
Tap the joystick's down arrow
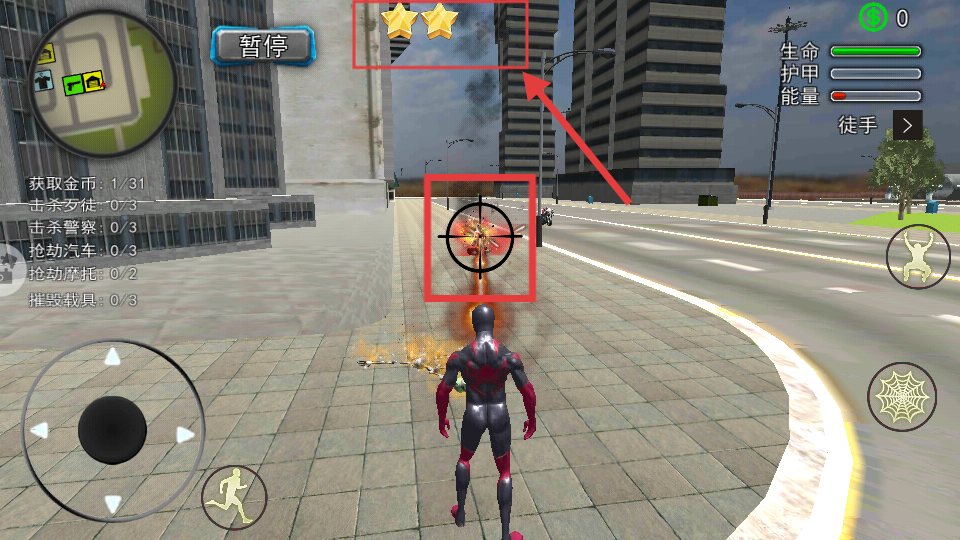coord(113,504)
